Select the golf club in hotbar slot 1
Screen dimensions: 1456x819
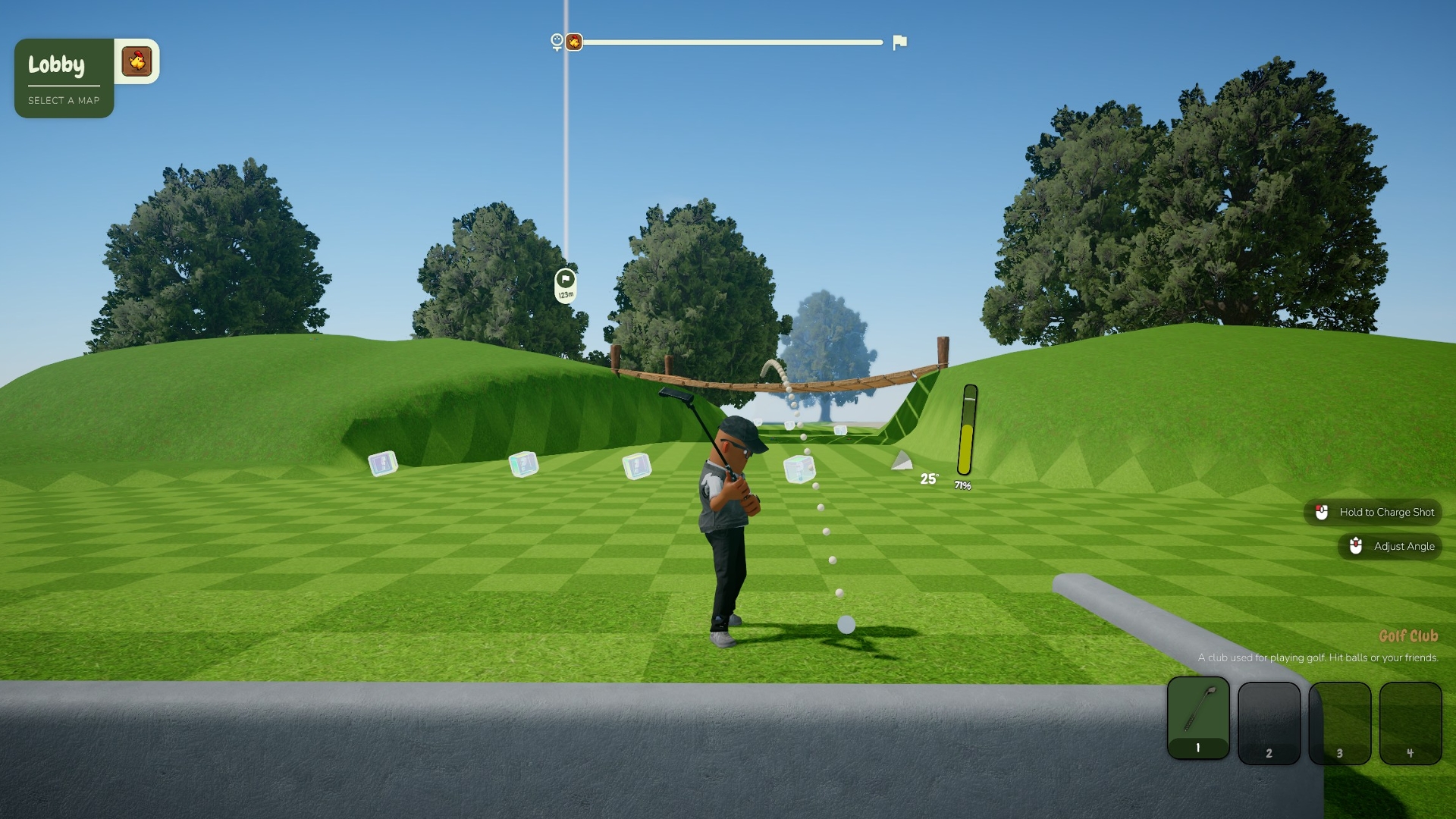(x=1198, y=718)
